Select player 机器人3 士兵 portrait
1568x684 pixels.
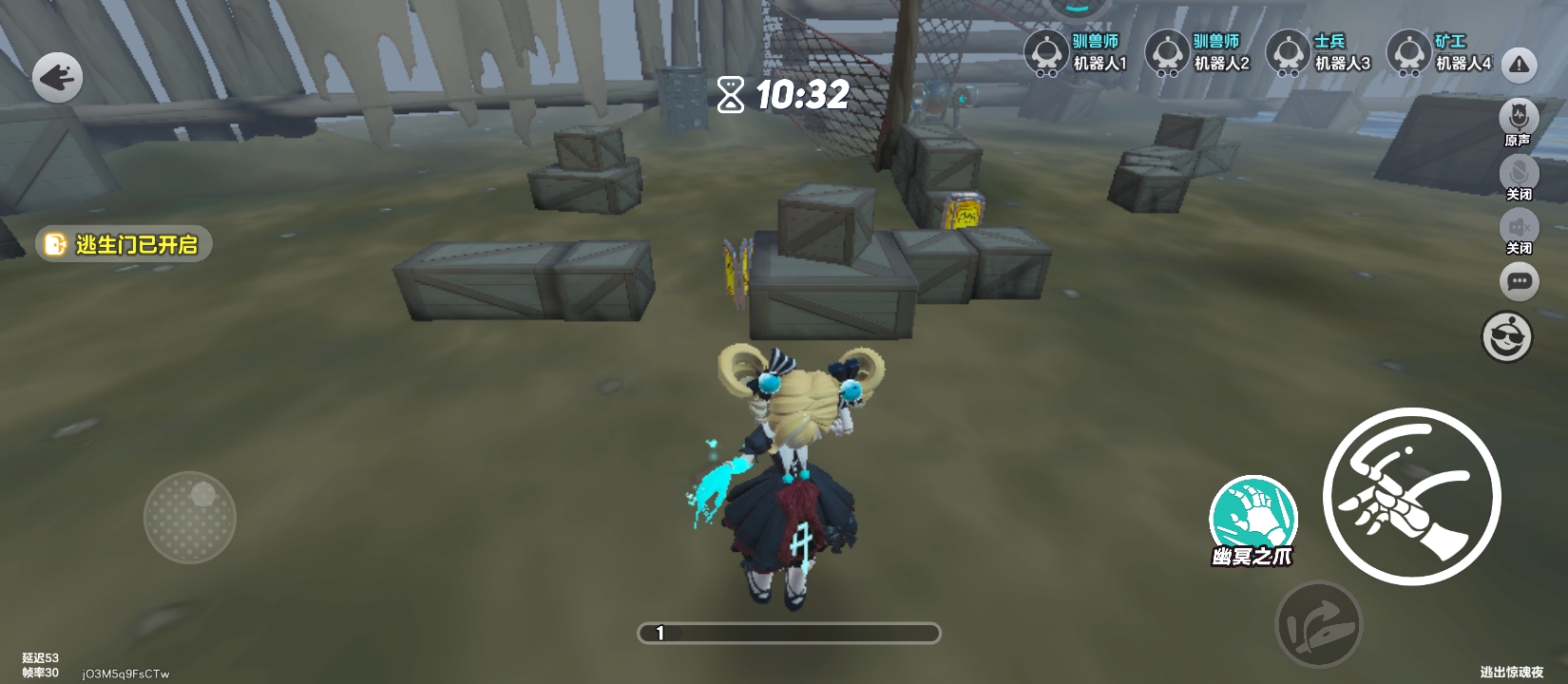1289,52
